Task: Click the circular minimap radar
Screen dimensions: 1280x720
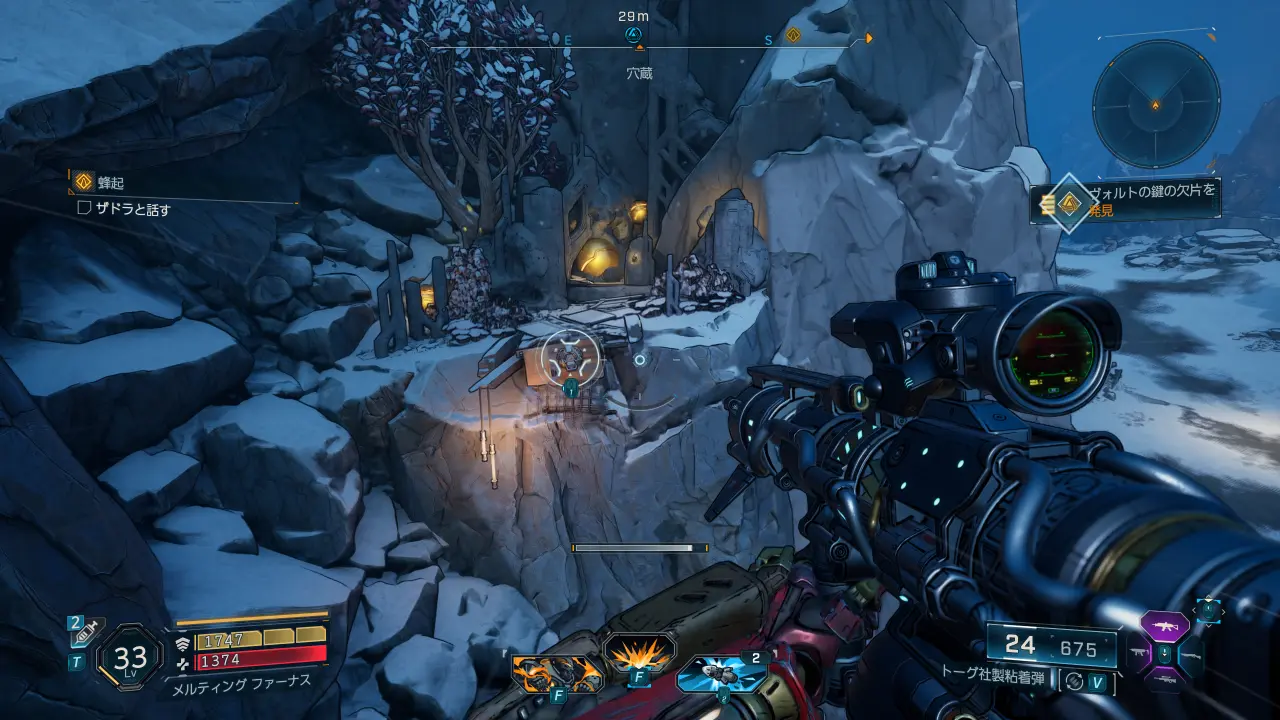Action: (1155, 103)
